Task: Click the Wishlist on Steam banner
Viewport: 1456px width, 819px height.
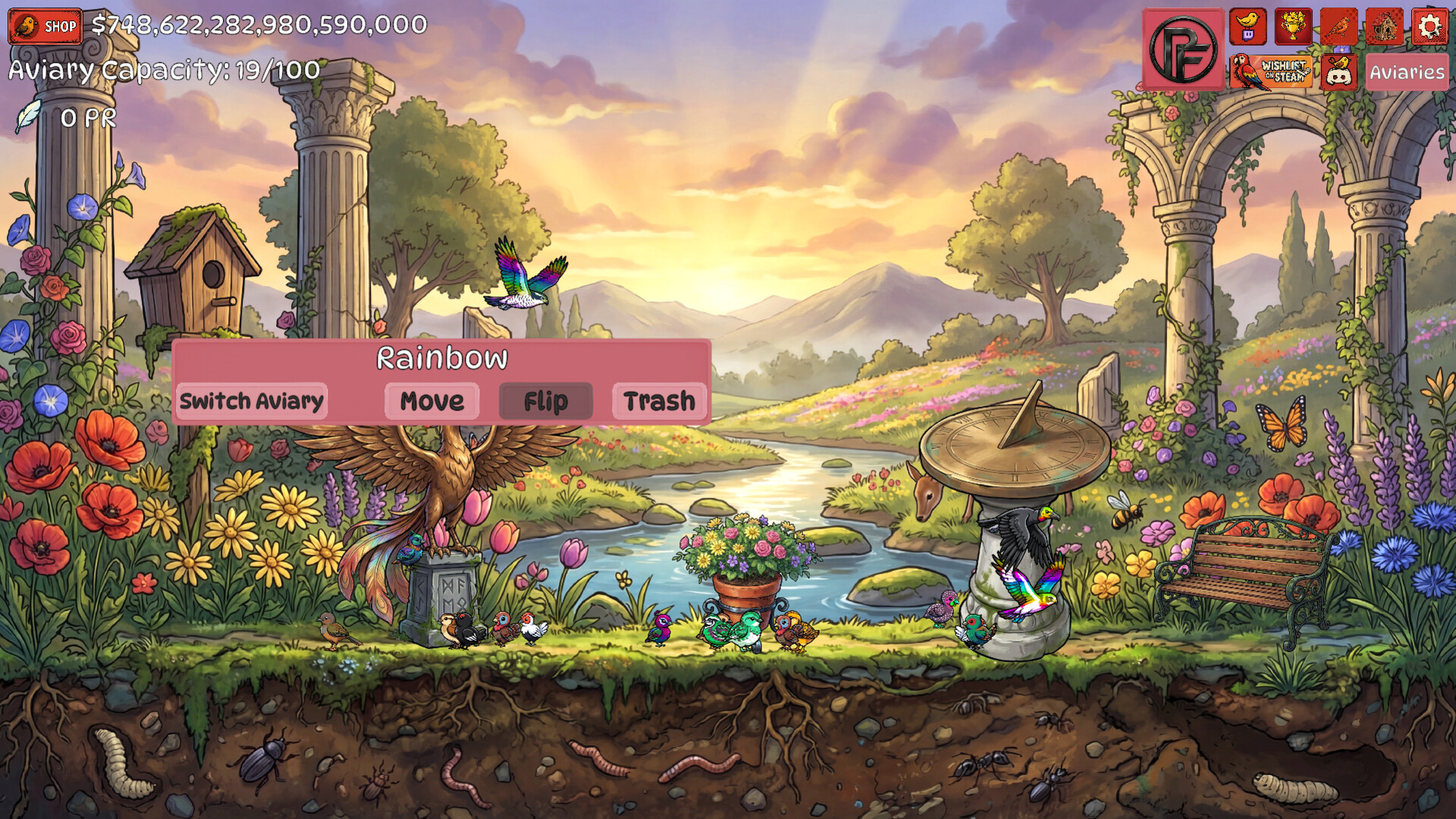Action: coord(1271,72)
